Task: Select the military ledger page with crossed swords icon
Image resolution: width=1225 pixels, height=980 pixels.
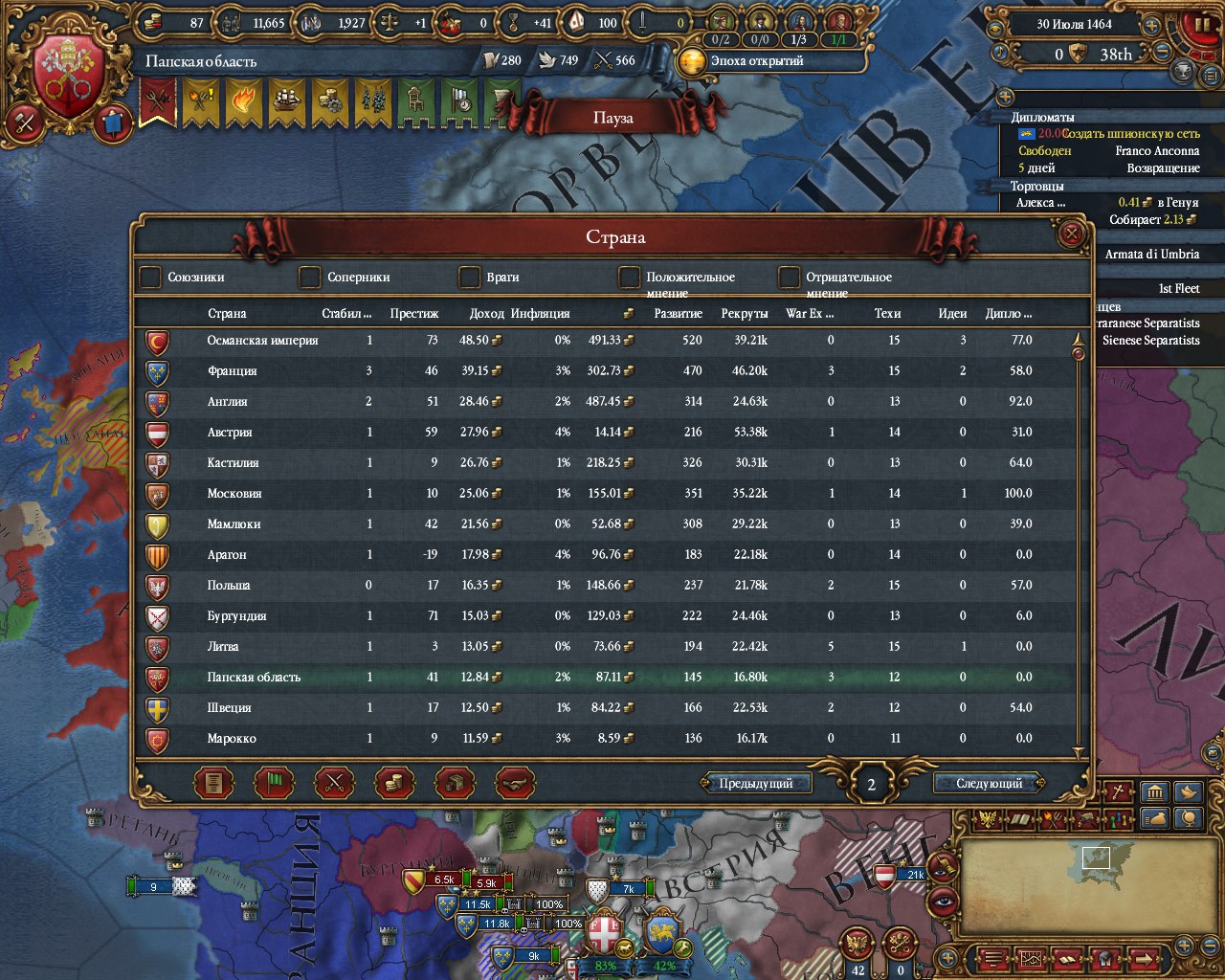Action: (x=333, y=783)
